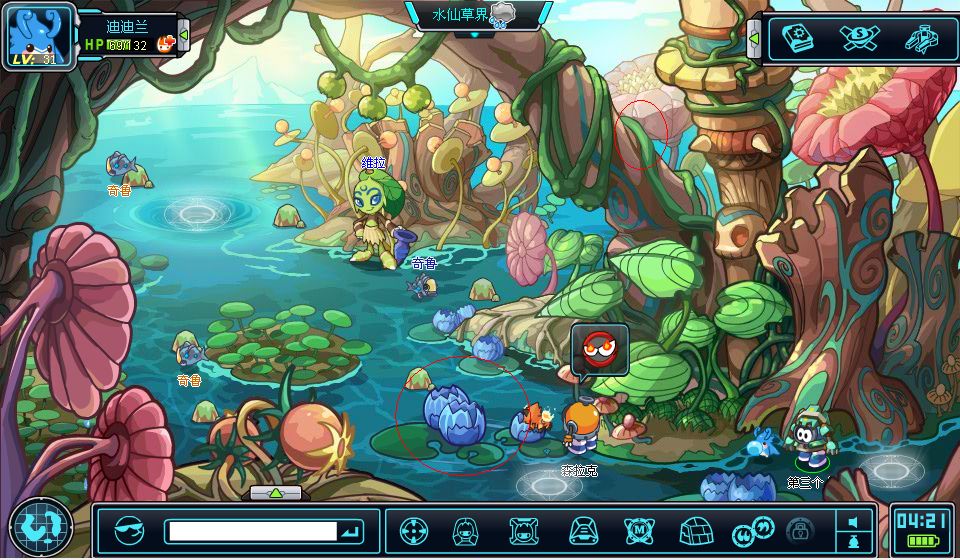Screen dimensions: 960x560
Task: Click the blue pet portrait avatar
Action: [40, 34]
